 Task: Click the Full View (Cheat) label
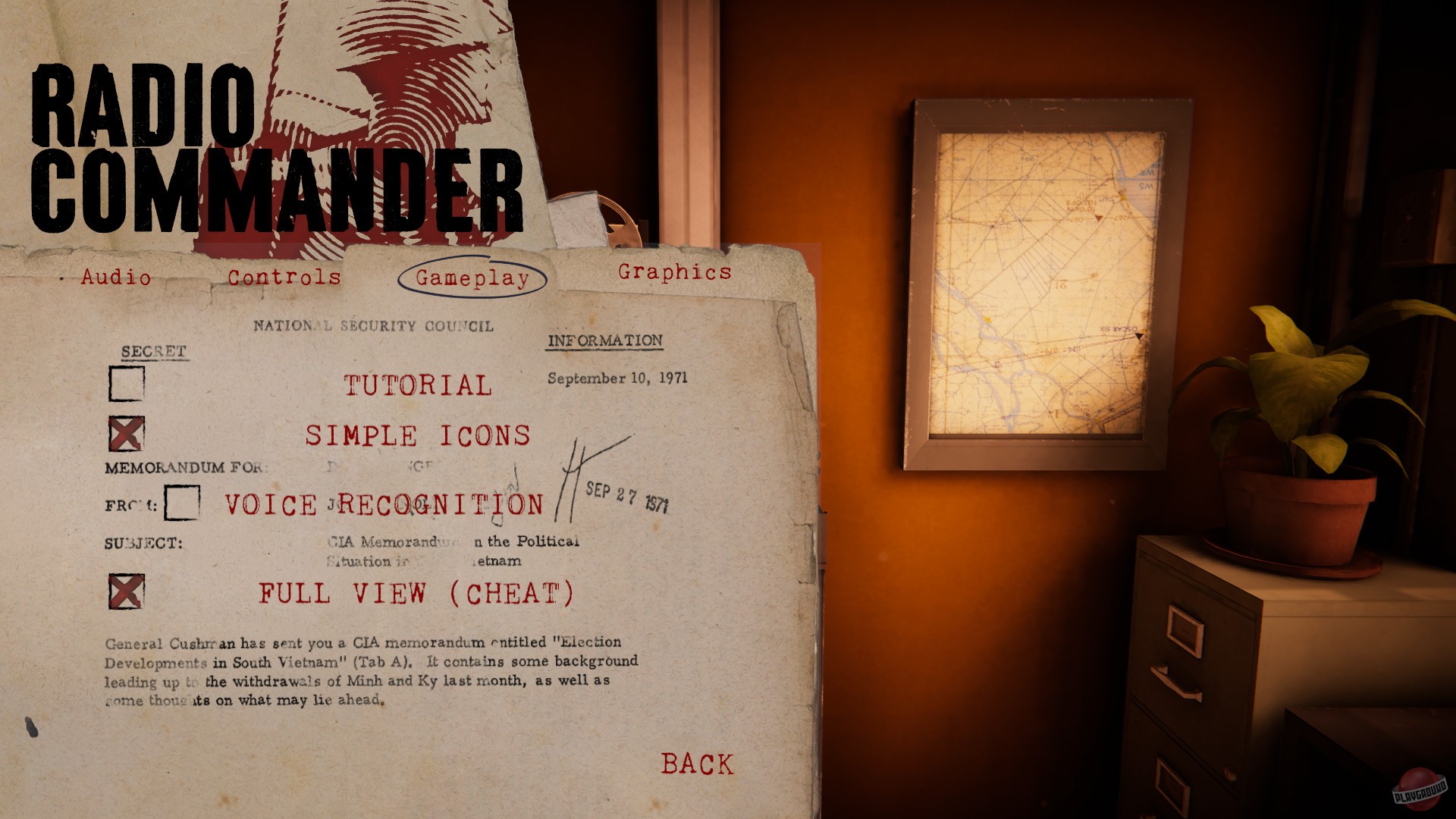[x=416, y=595]
